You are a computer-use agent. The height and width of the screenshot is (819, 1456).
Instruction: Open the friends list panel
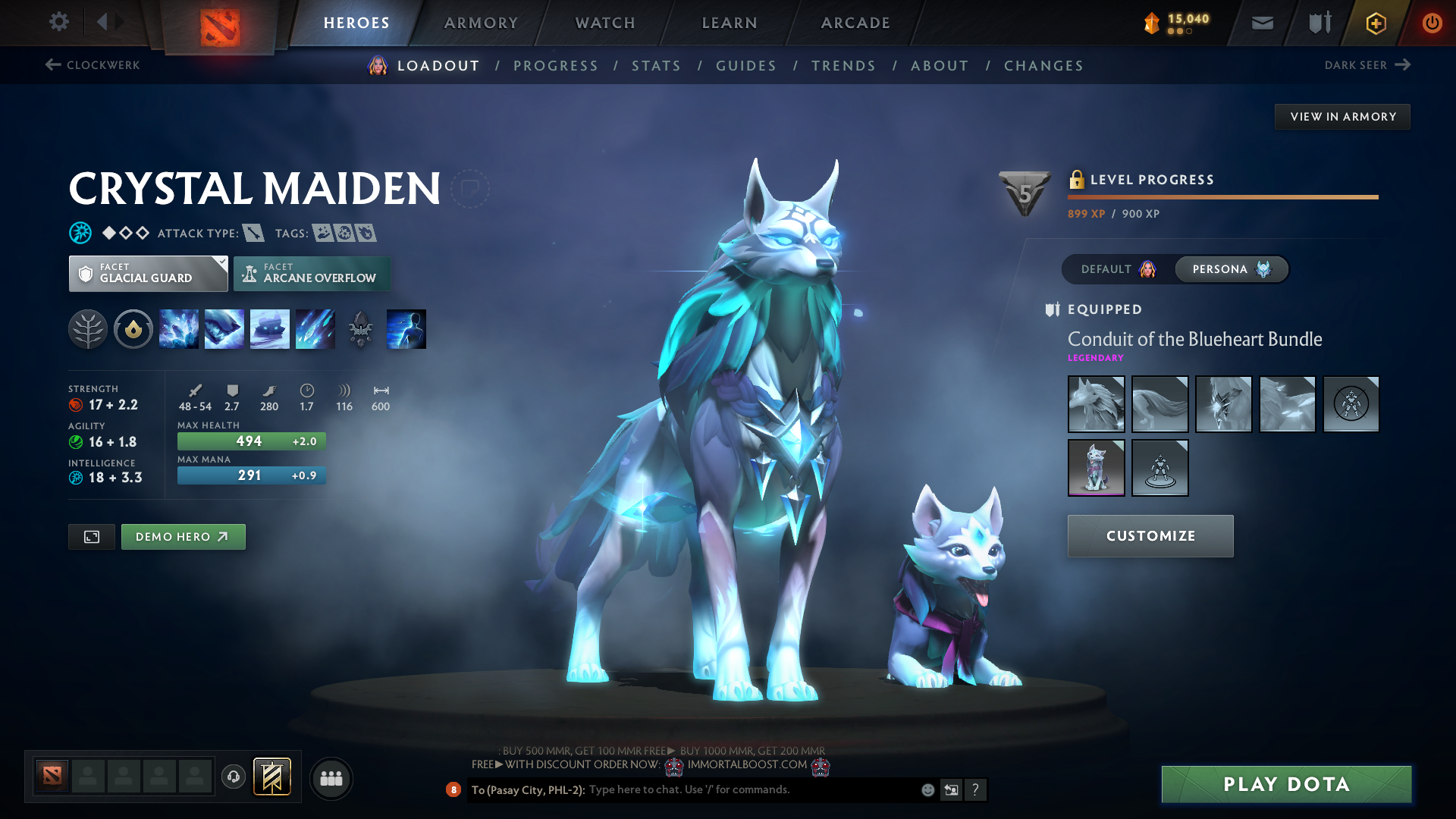331,778
